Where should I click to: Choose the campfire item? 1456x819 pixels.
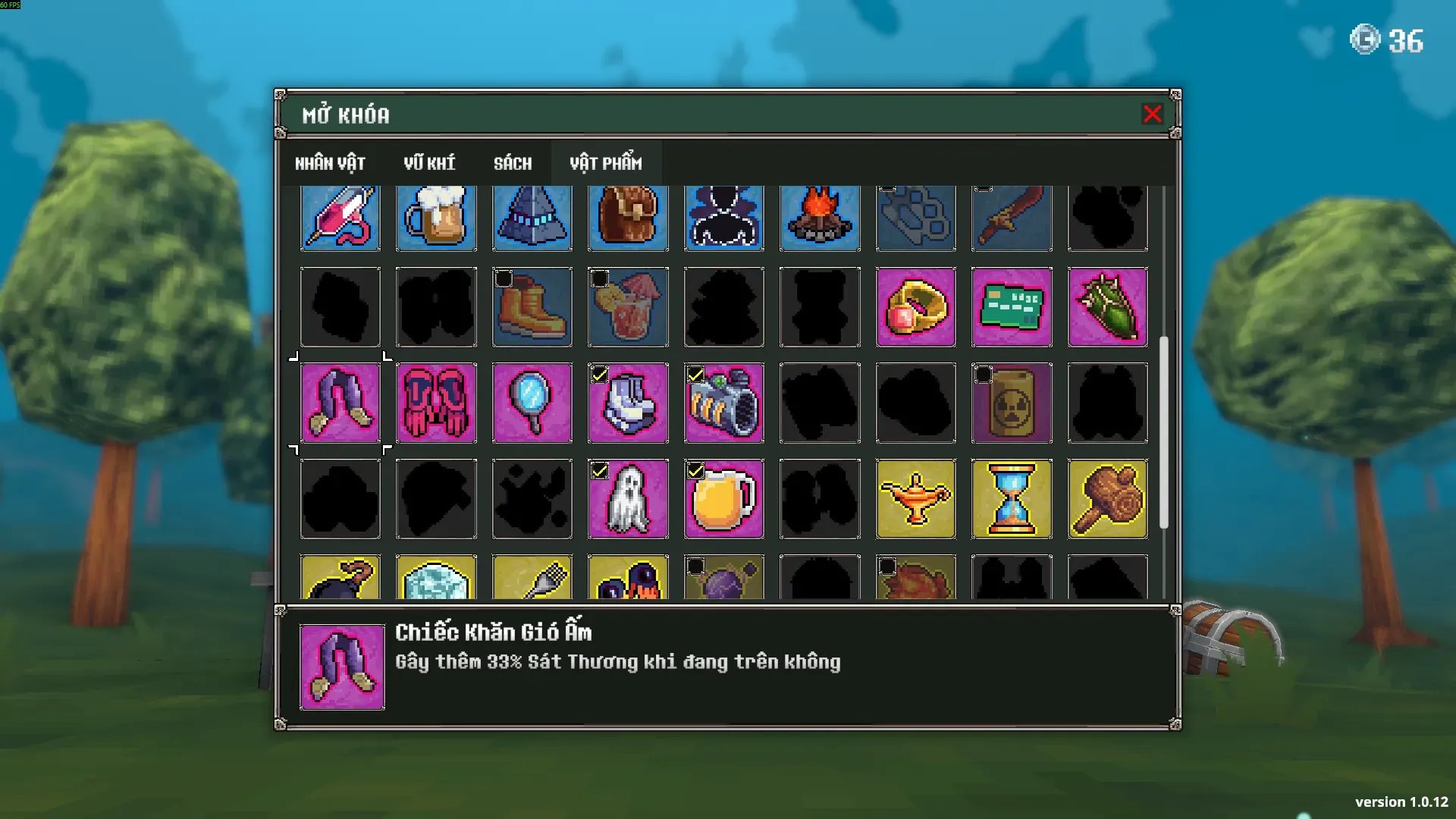820,218
